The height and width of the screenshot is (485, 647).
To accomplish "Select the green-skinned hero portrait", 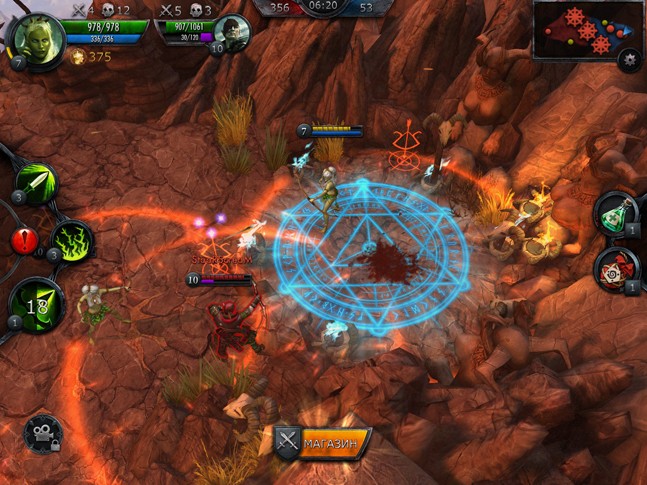I will tap(32, 38).
